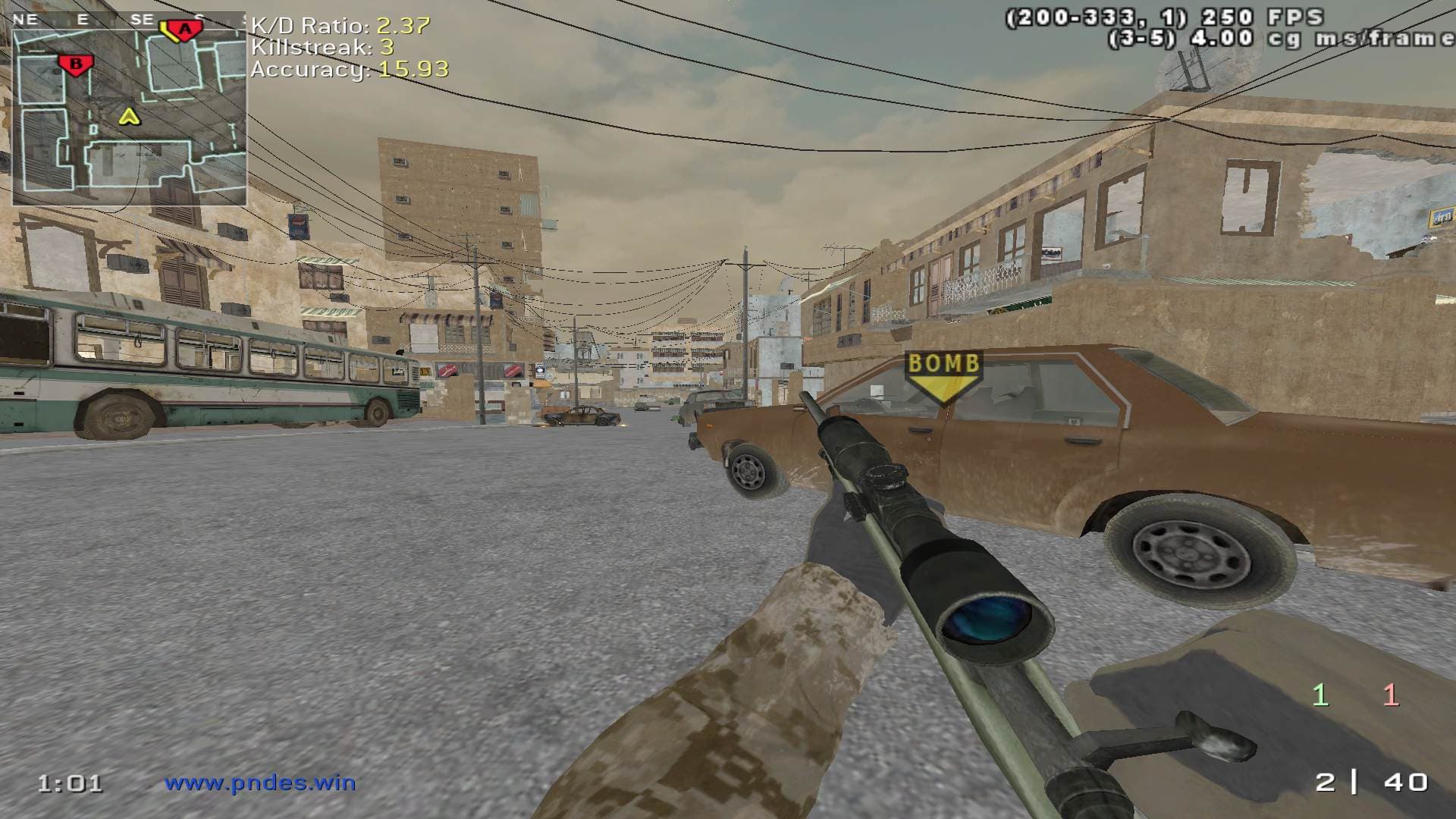1456x819 pixels.
Task: Open the www.pndes.win link
Action: tap(260, 783)
